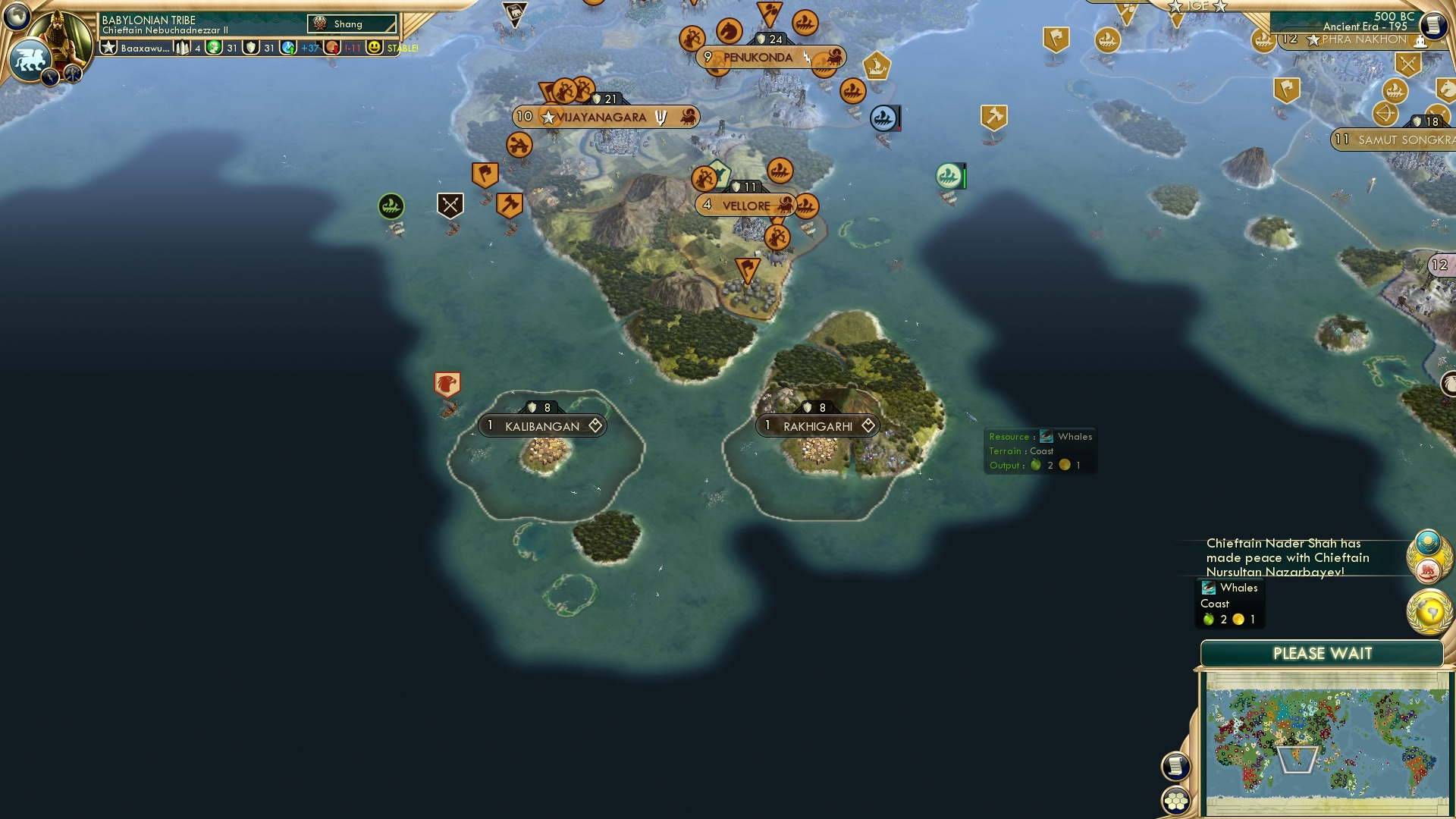Open the notification log scroll icon at top right

coord(1434,25)
